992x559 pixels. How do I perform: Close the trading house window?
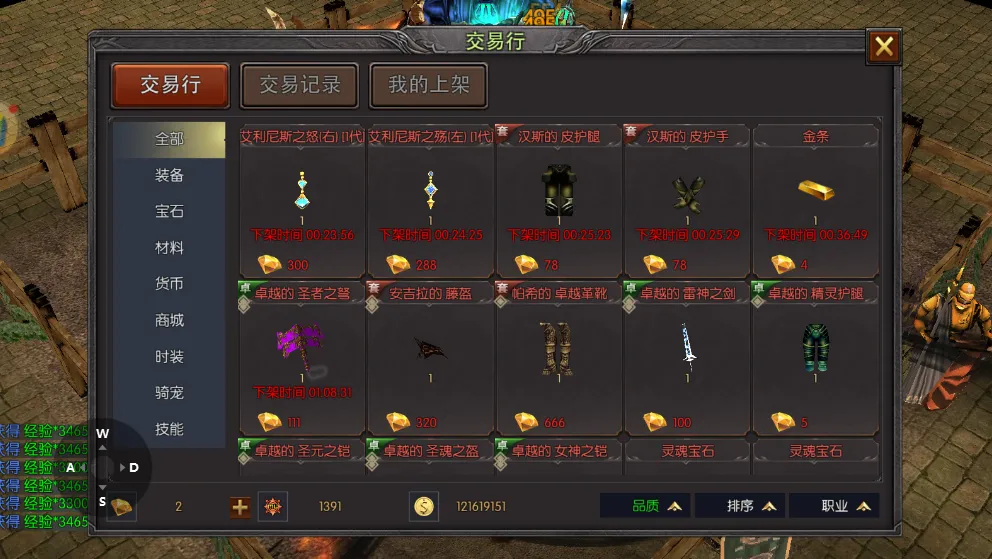coord(884,47)
